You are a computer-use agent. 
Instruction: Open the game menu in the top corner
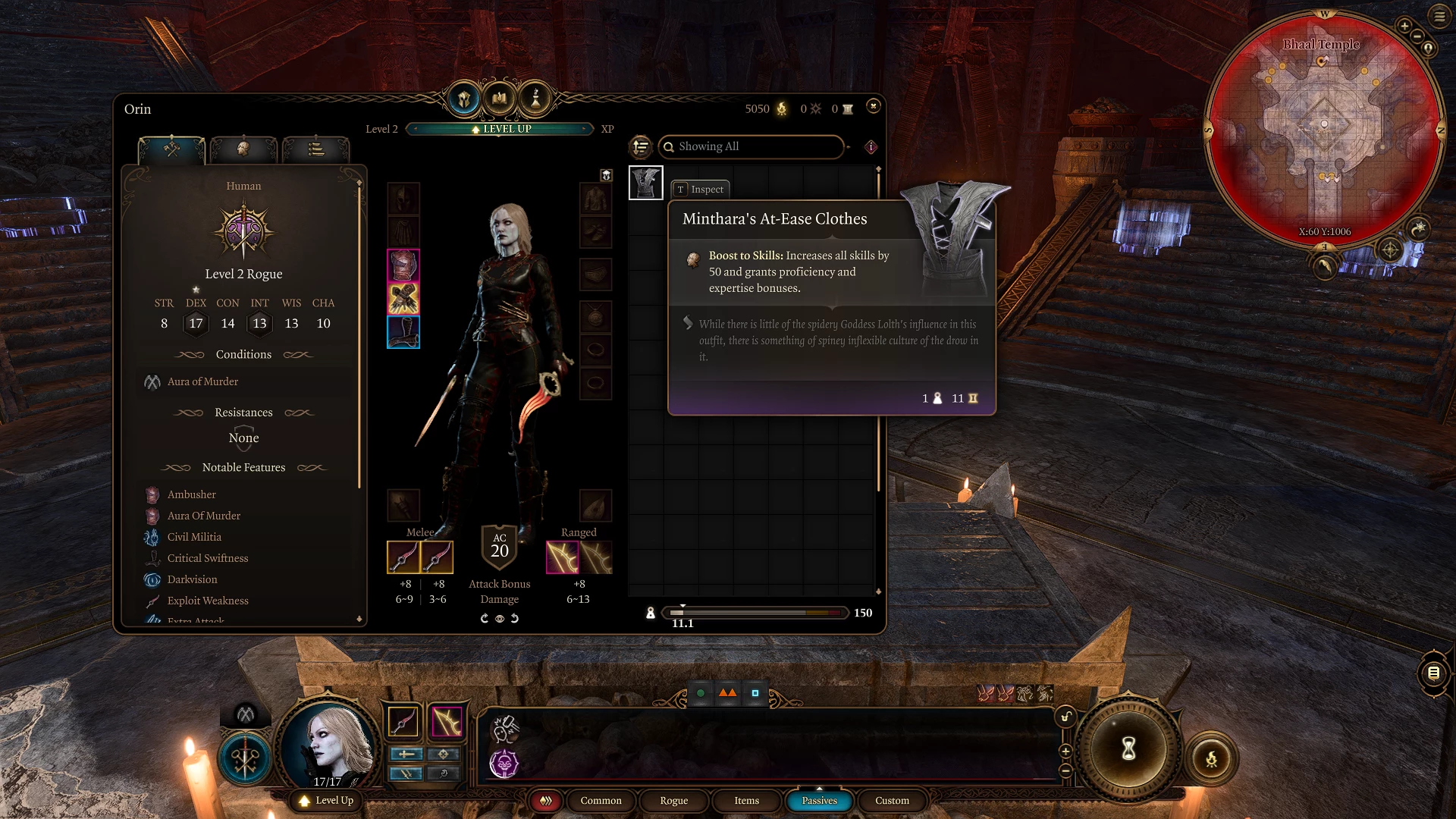(1439, 16)
